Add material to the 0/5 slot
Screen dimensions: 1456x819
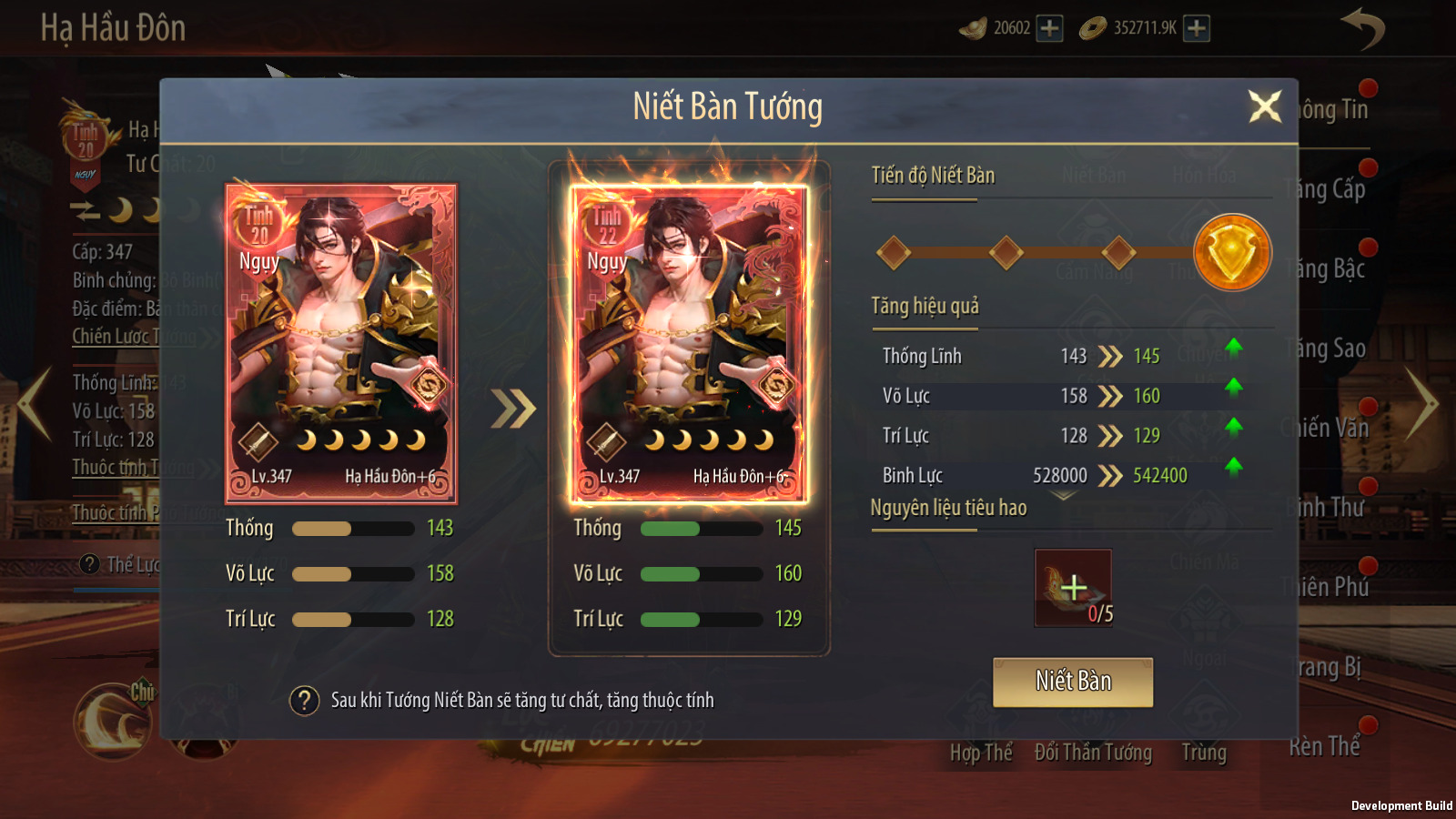(1073, 588)
